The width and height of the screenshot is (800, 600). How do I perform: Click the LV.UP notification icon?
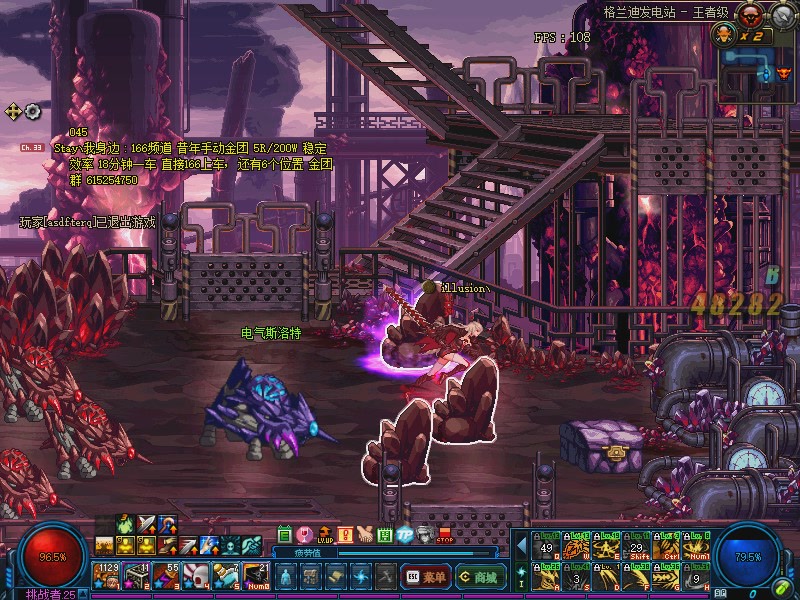click(x=325, y=536)
